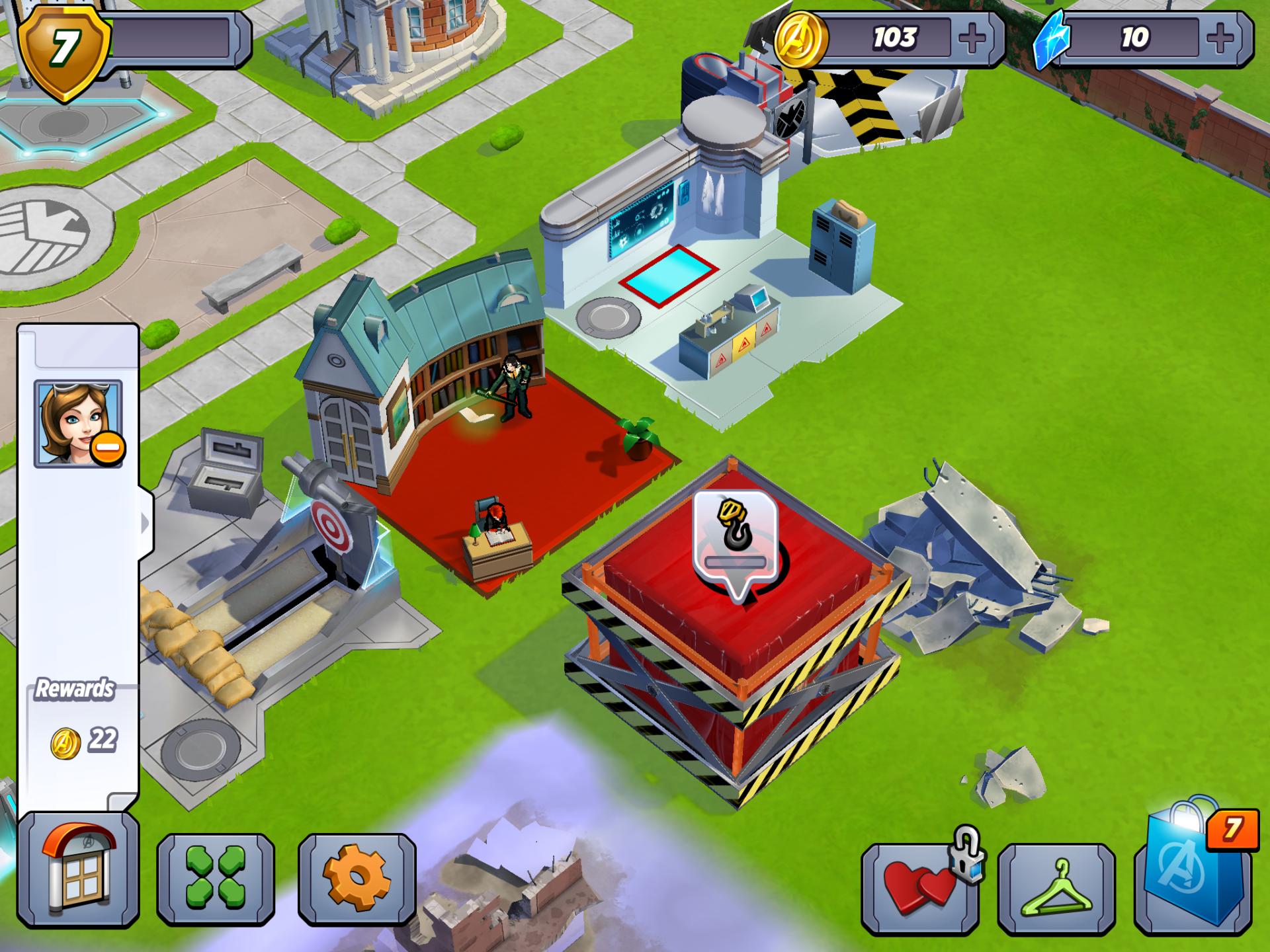Open the building door menu button
1270x952 pixels.
click(x=78, y=869)
